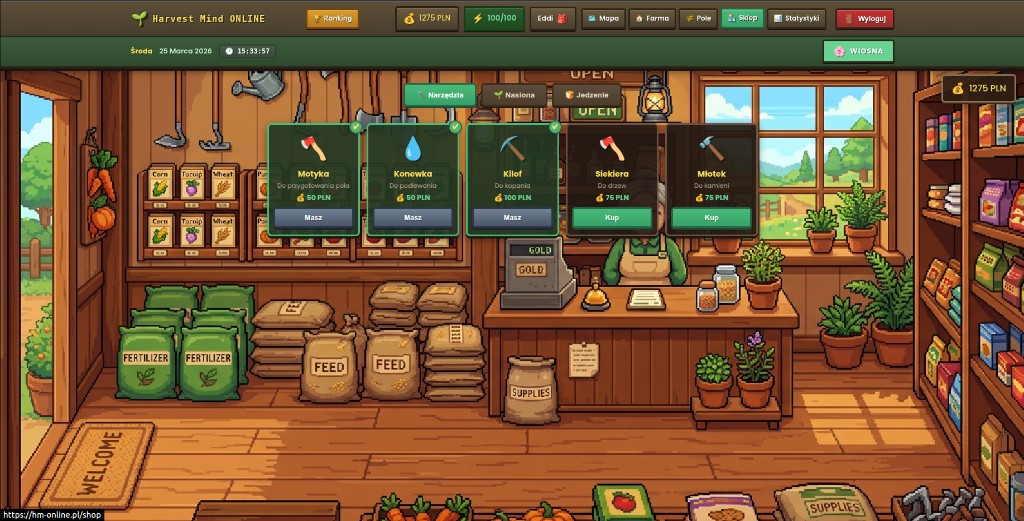
Task: Show the Statystyki page
Action: click(x=796, y=18)
